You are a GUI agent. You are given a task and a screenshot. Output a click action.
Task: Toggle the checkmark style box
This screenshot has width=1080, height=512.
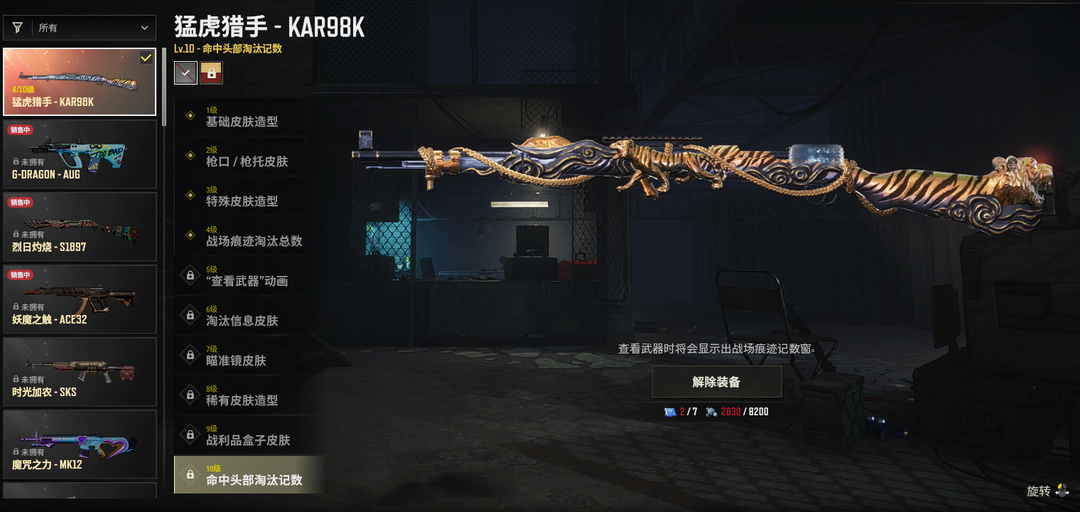185,72
